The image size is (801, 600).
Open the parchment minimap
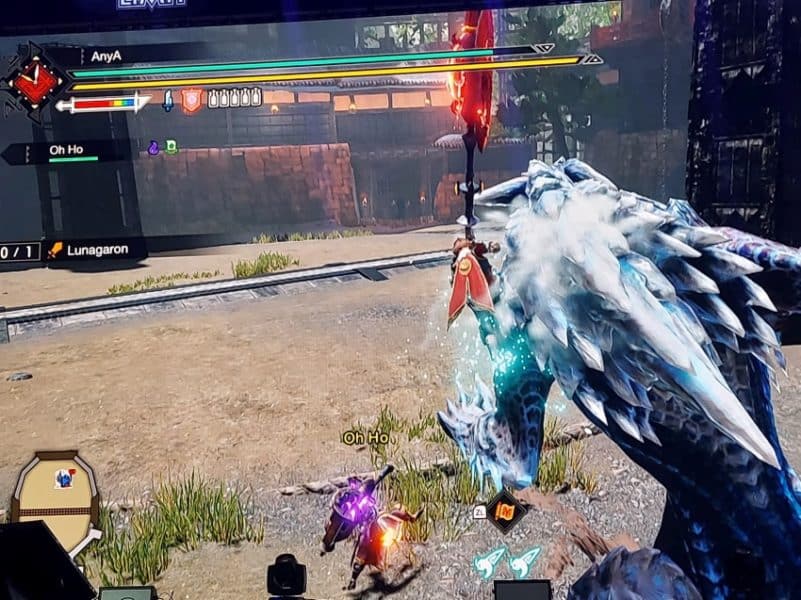[x=55, y=502]
